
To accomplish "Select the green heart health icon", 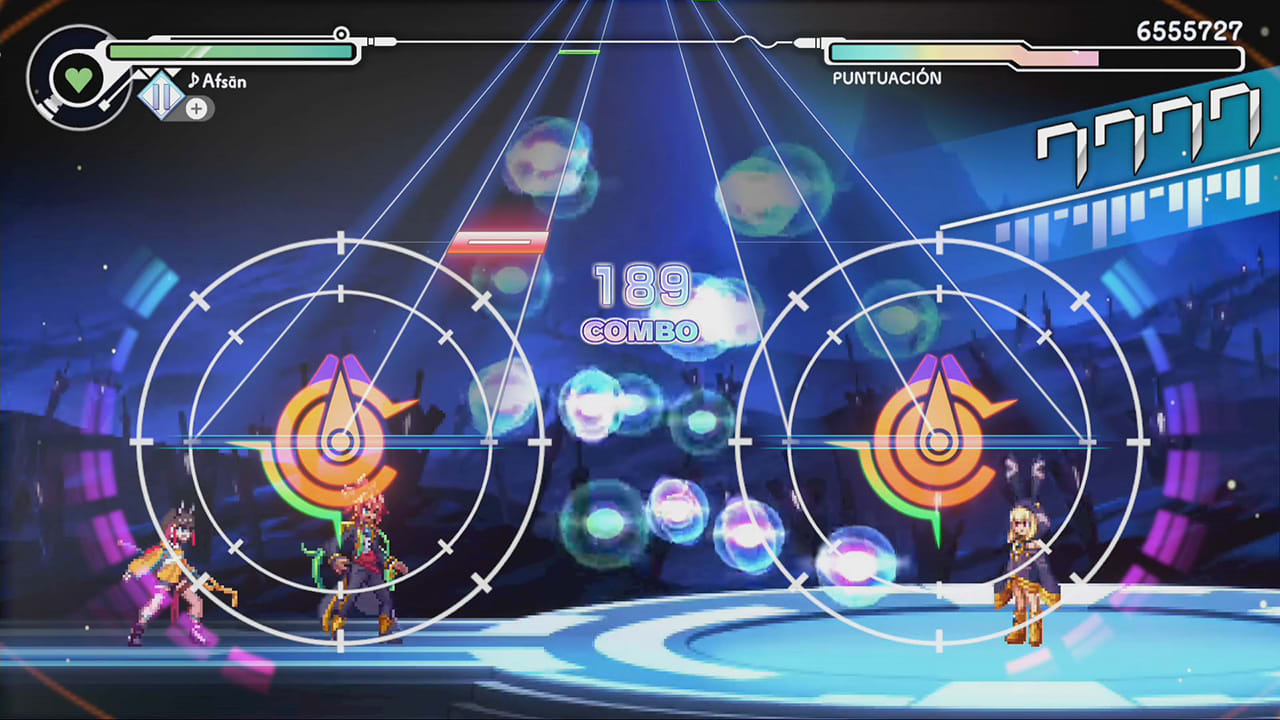I will pyautogui.click(x=78, y=78).
